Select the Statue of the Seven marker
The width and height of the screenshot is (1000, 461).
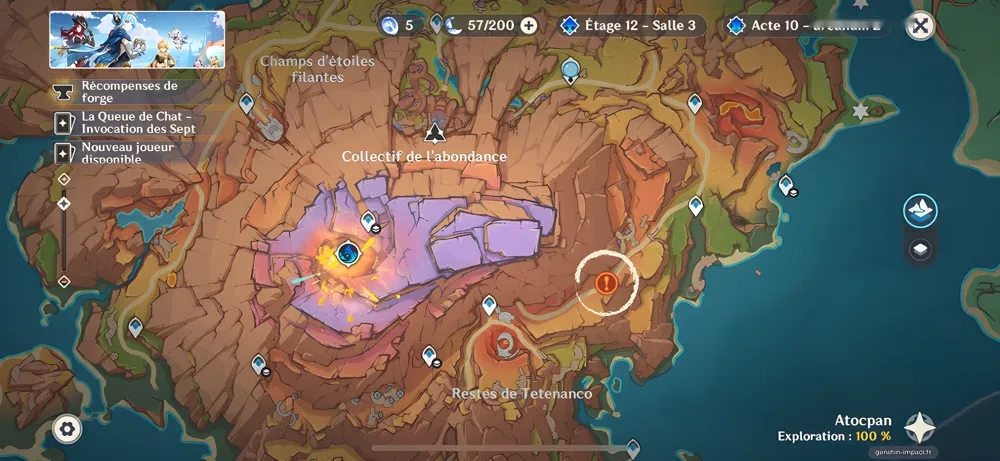click(571, 70)
